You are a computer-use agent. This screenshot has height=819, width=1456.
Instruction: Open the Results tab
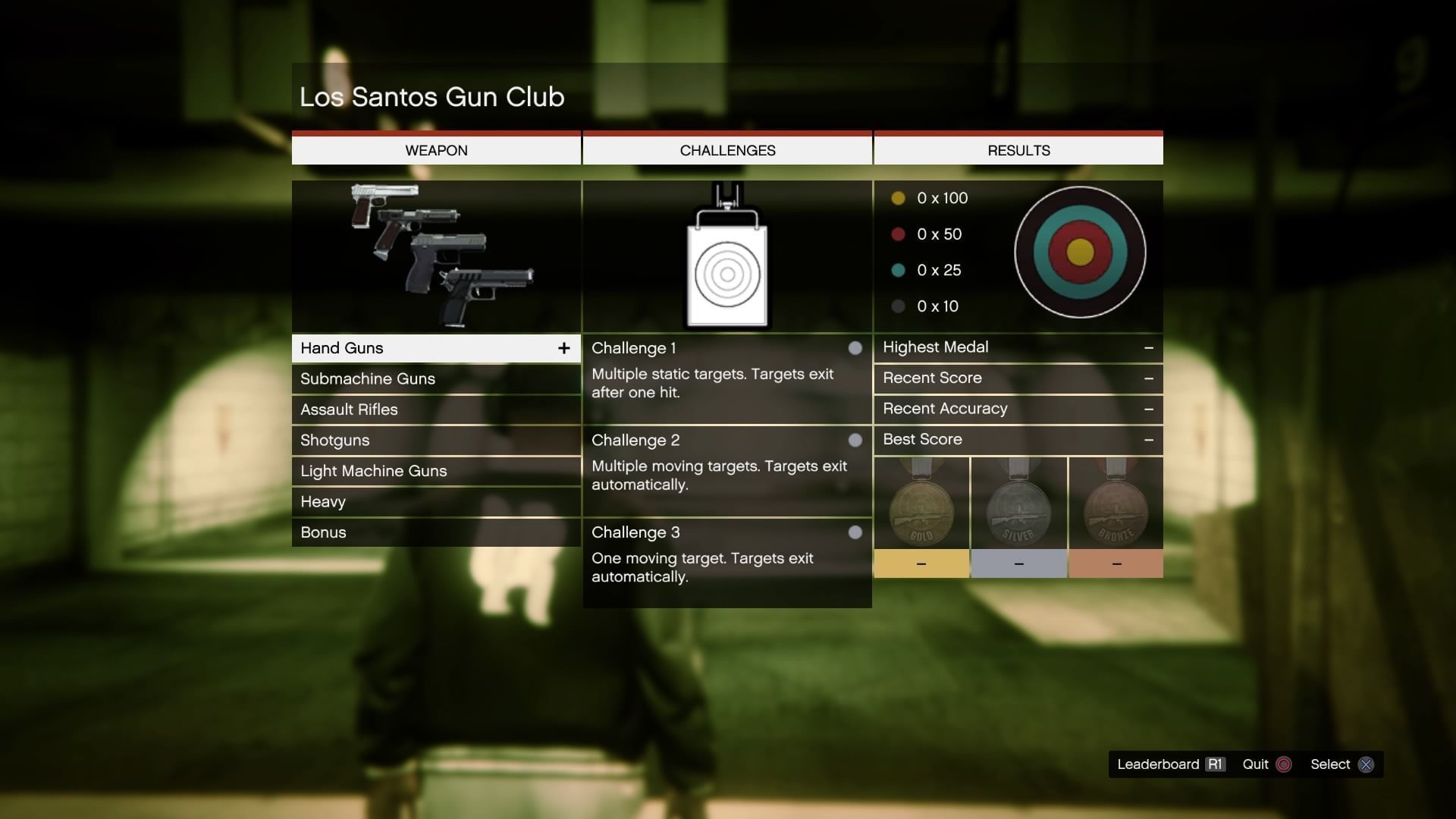1018,149
